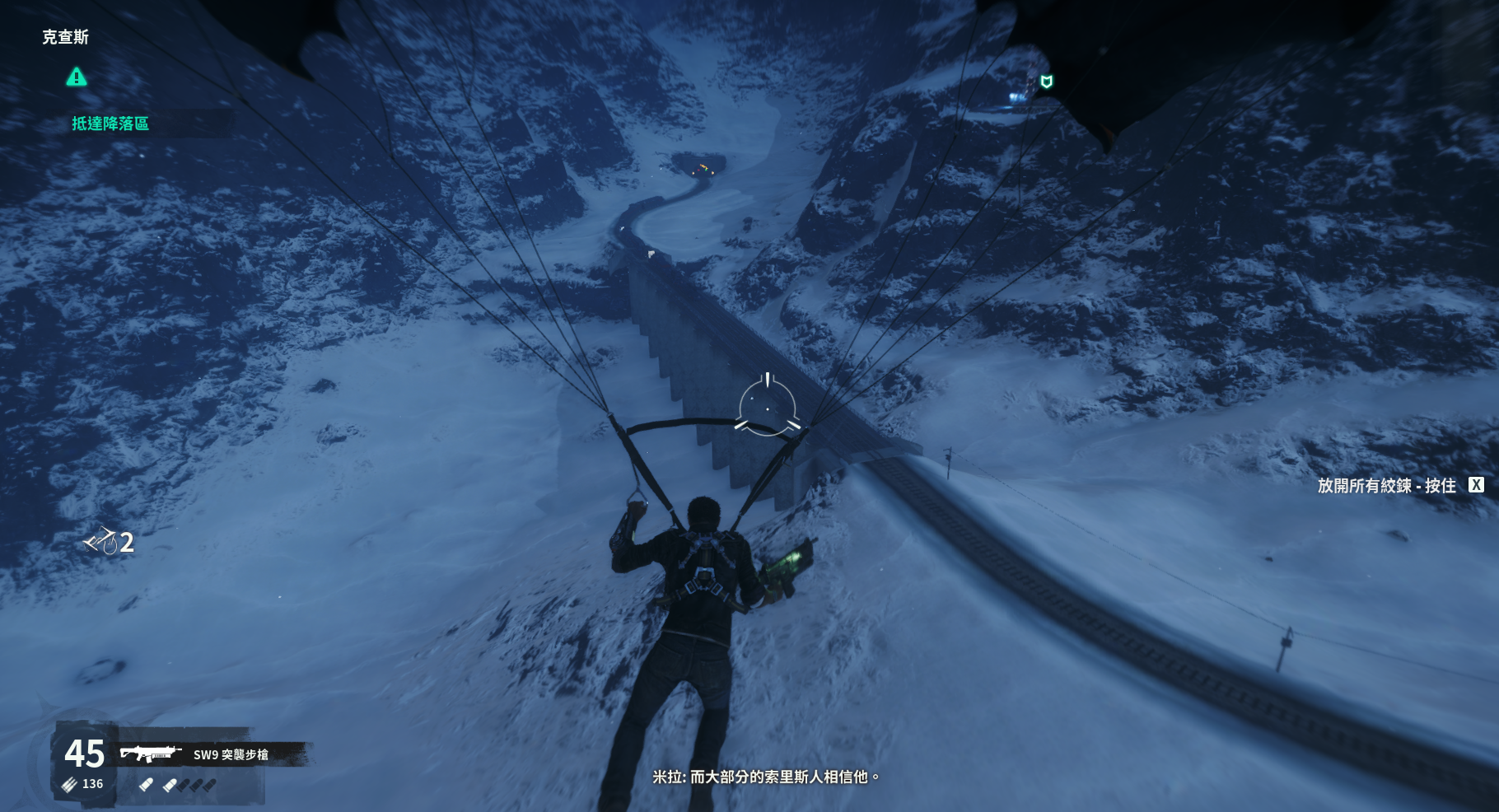Select the 抵達降落區 objective tracker

(110, 124)
